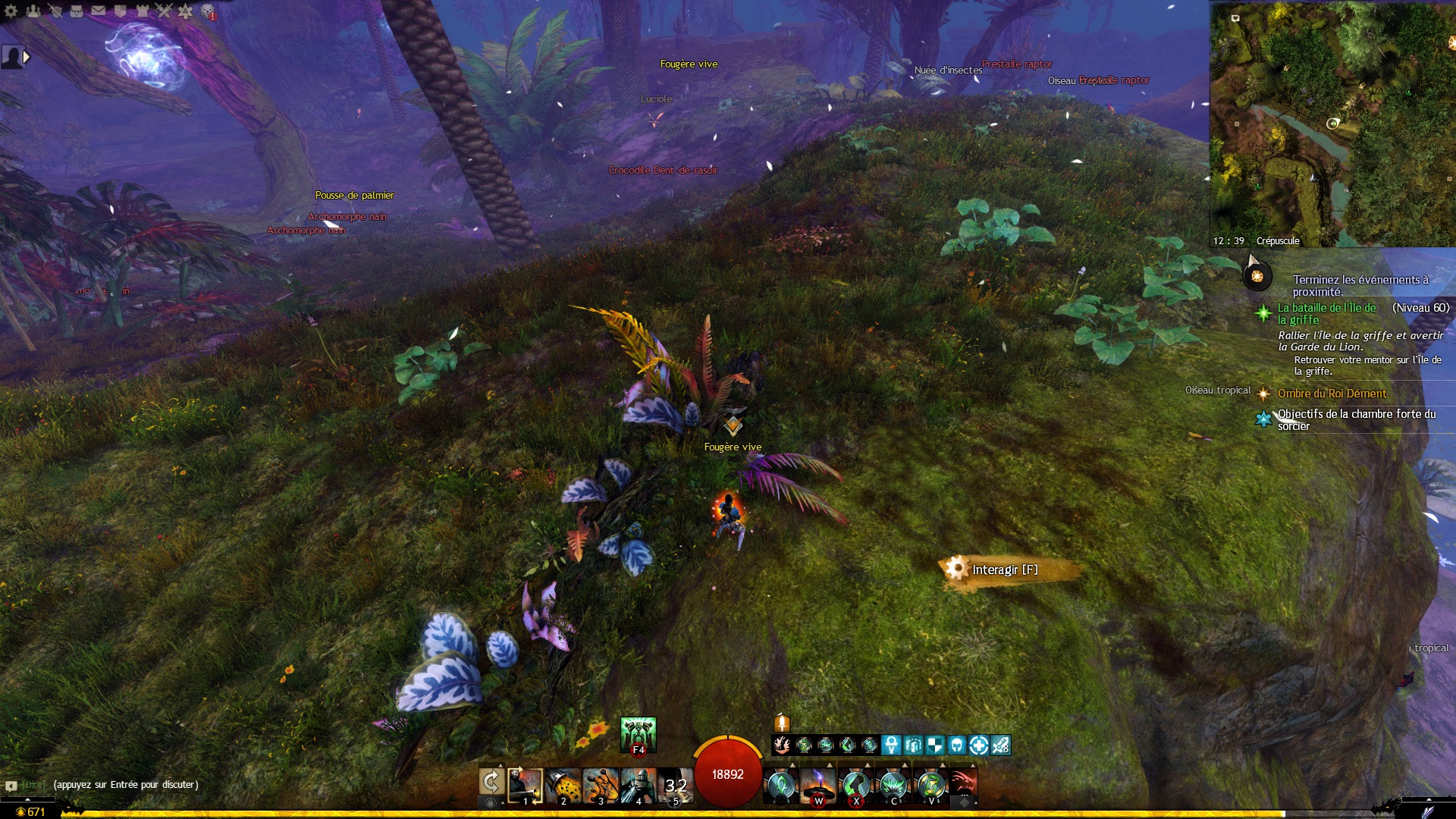Open the Black Lion lion-head icon
The width and height of the screenshot is (1456, 819).
[x=208, y=11]
